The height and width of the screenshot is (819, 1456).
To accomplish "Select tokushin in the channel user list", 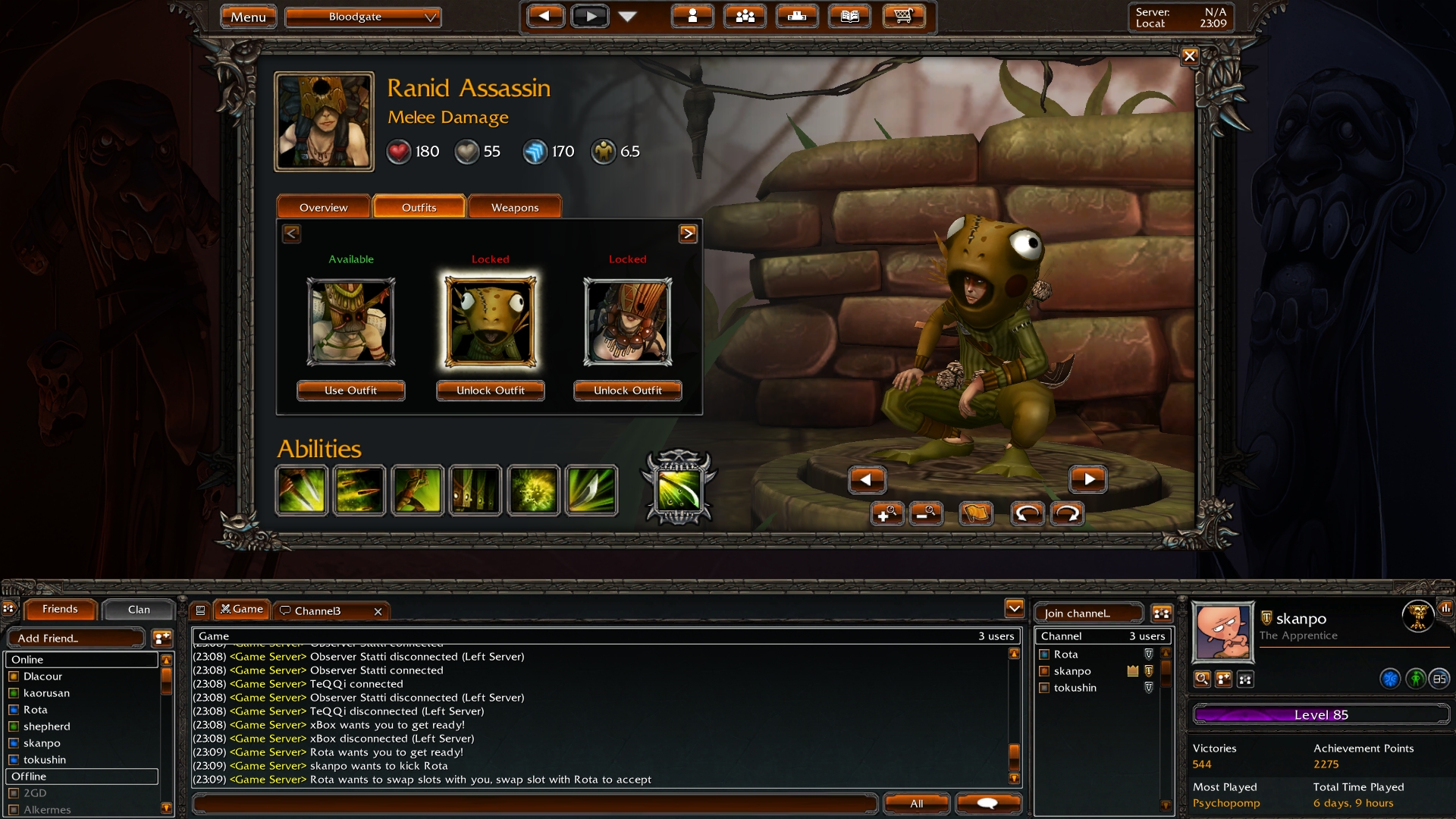I will coord(1075,688).
